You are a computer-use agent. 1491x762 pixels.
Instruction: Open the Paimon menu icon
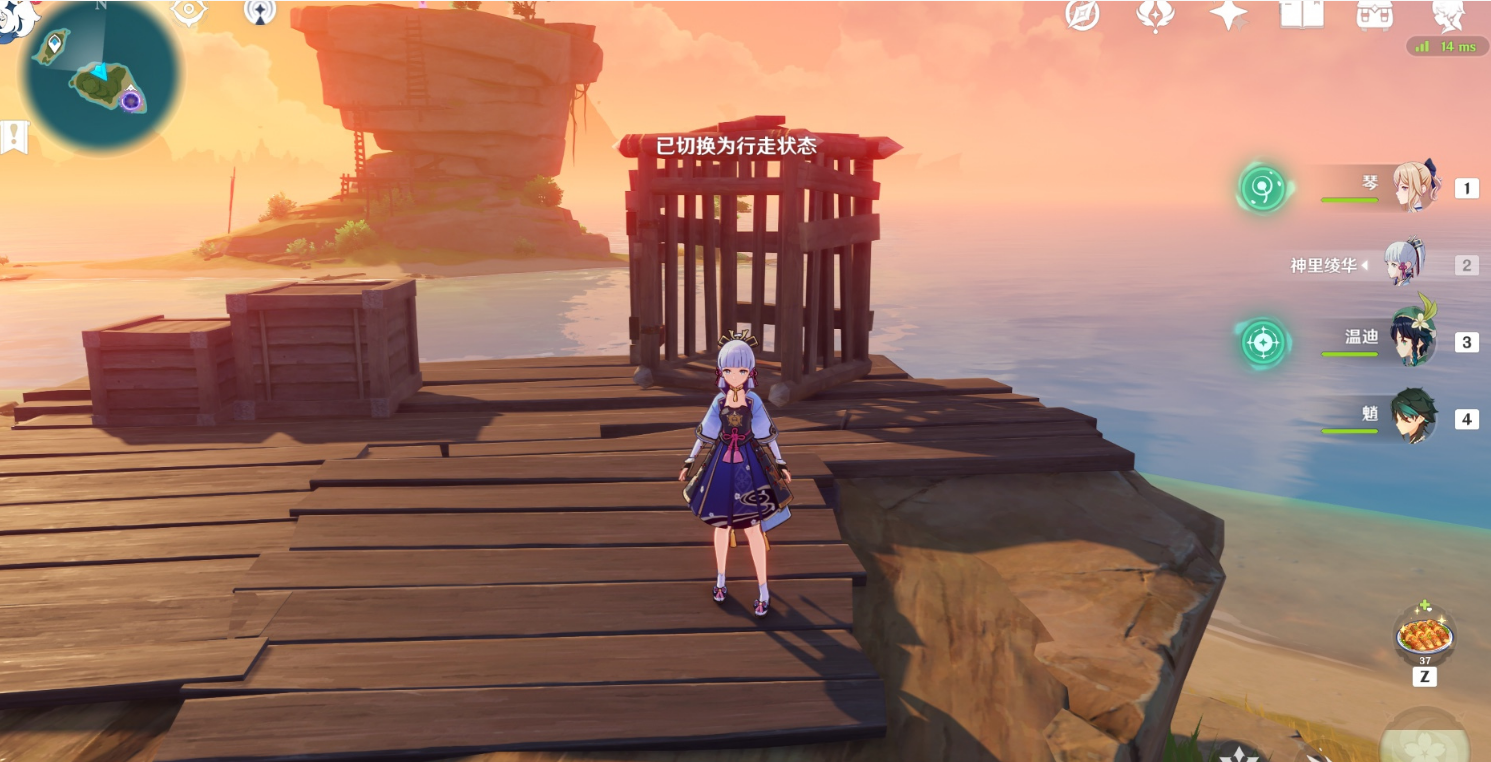click(x=12, y=17)
